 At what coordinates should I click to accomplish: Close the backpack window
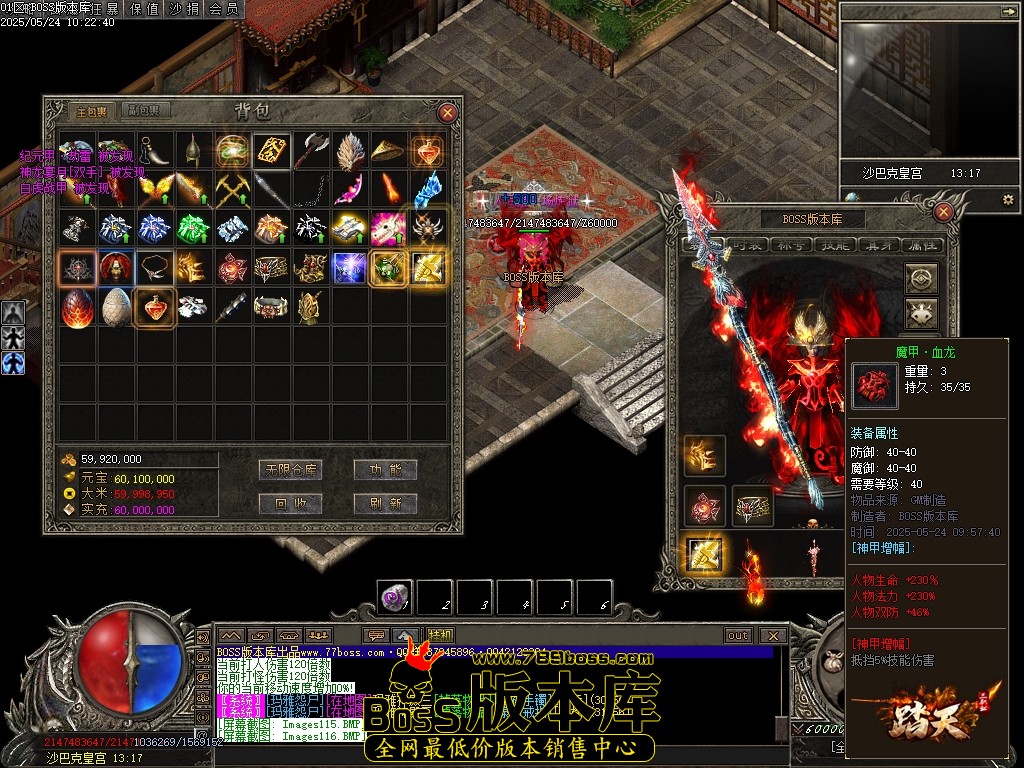click(448, 113)
